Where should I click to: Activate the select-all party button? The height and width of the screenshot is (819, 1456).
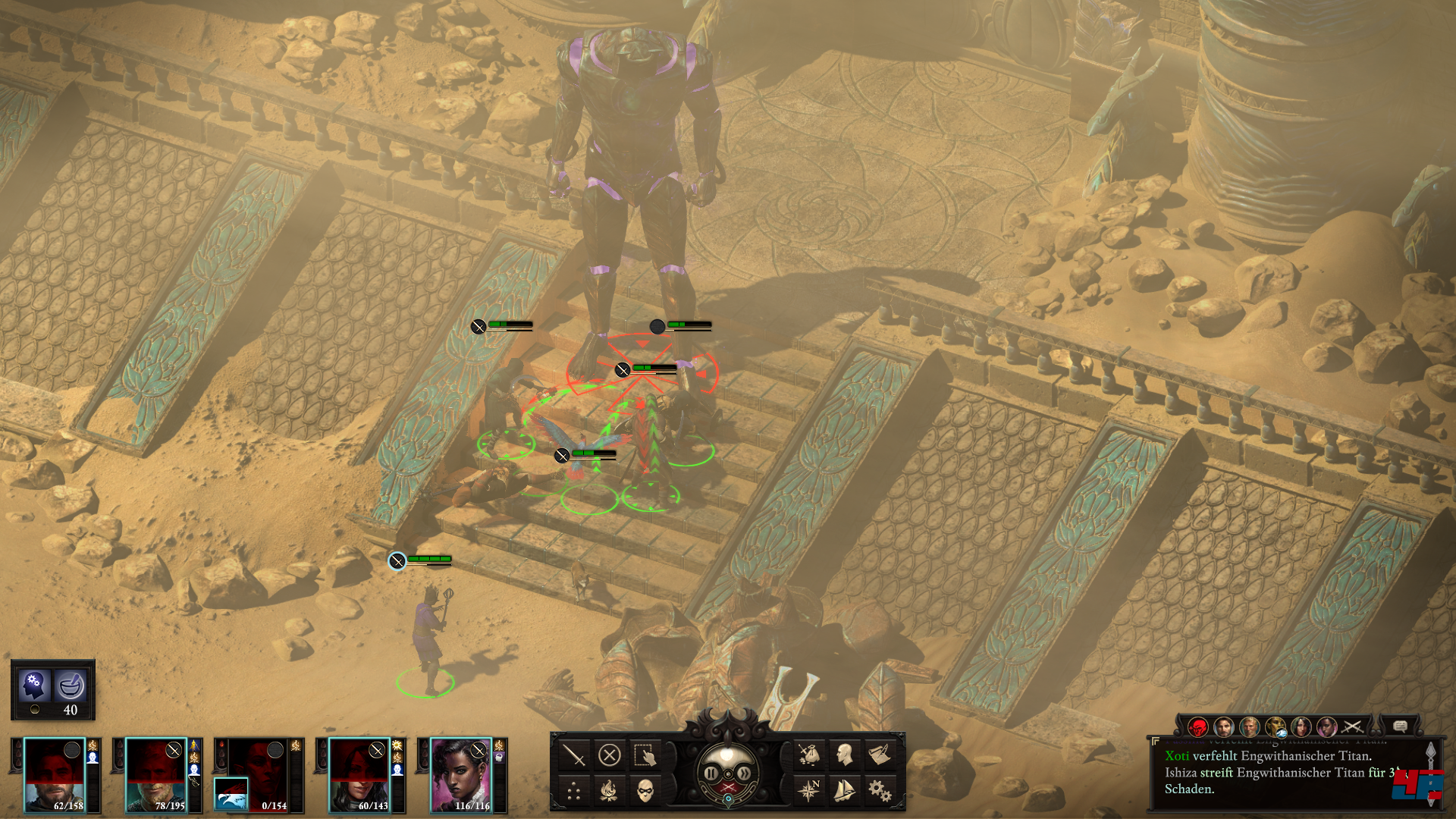pyautogui.click(x=645, y=755)
